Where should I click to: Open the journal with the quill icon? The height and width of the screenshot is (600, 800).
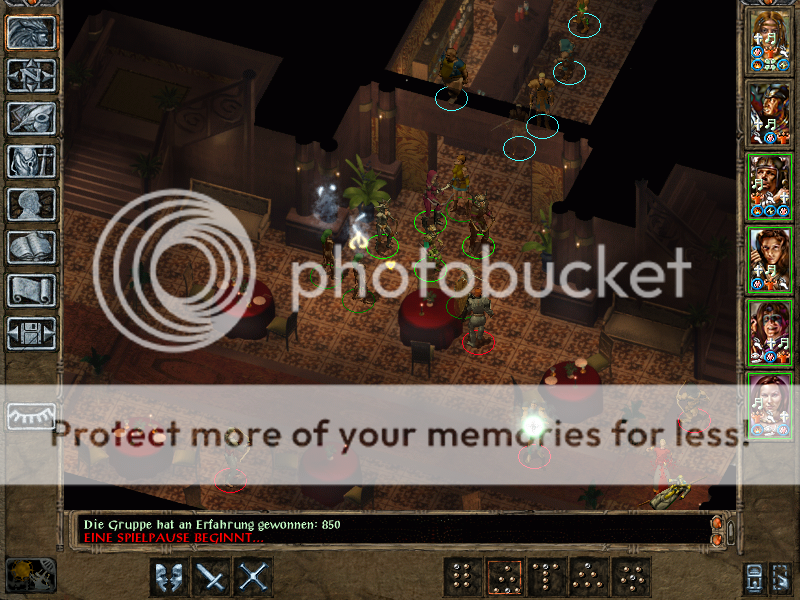coord(31,118)
